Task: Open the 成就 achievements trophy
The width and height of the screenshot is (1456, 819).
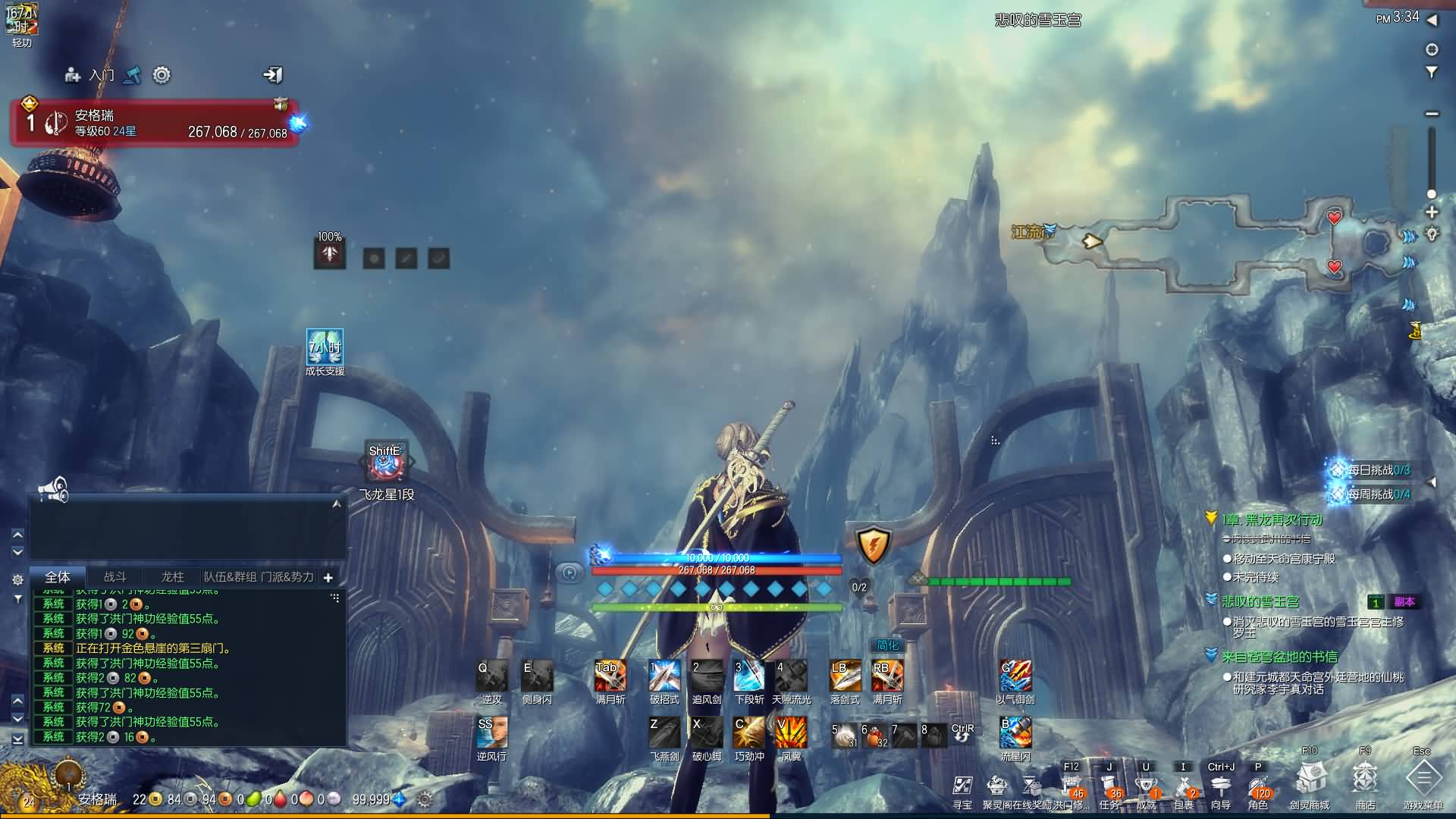Action: click(1146, 787)
